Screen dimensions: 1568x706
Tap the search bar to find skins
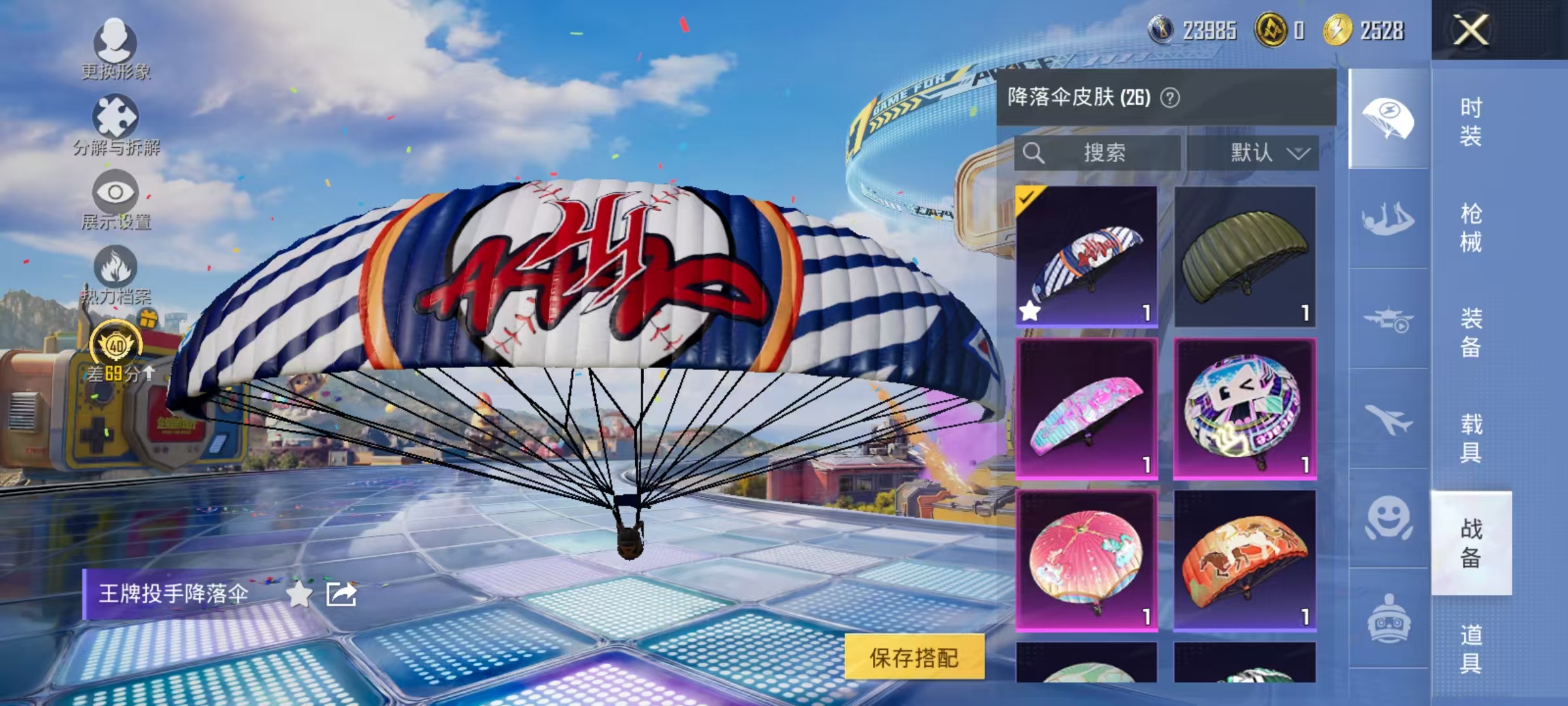point(1098,151)
